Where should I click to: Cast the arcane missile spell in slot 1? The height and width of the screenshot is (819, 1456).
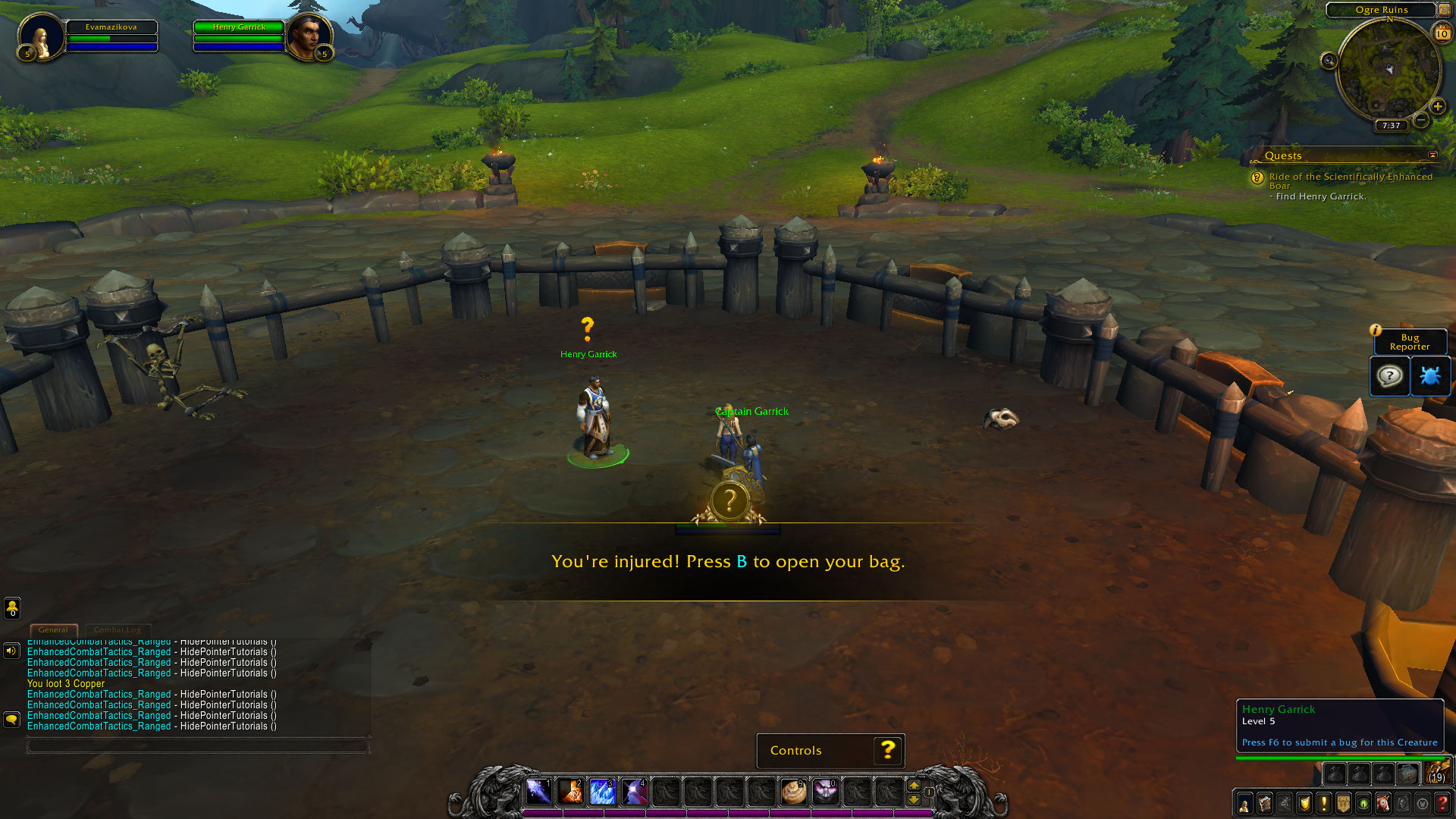[x=538, y=792]
